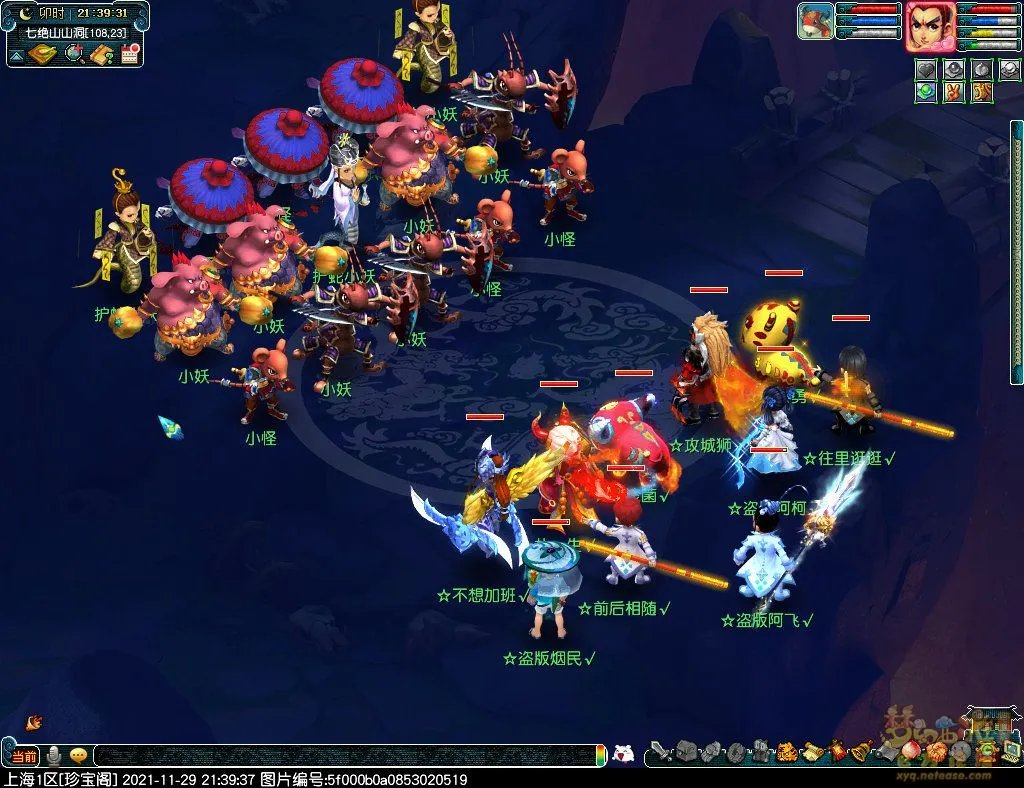1024x788 pixels.
Task: Open the guide book with question mark
Action: (x=102, y=53)
